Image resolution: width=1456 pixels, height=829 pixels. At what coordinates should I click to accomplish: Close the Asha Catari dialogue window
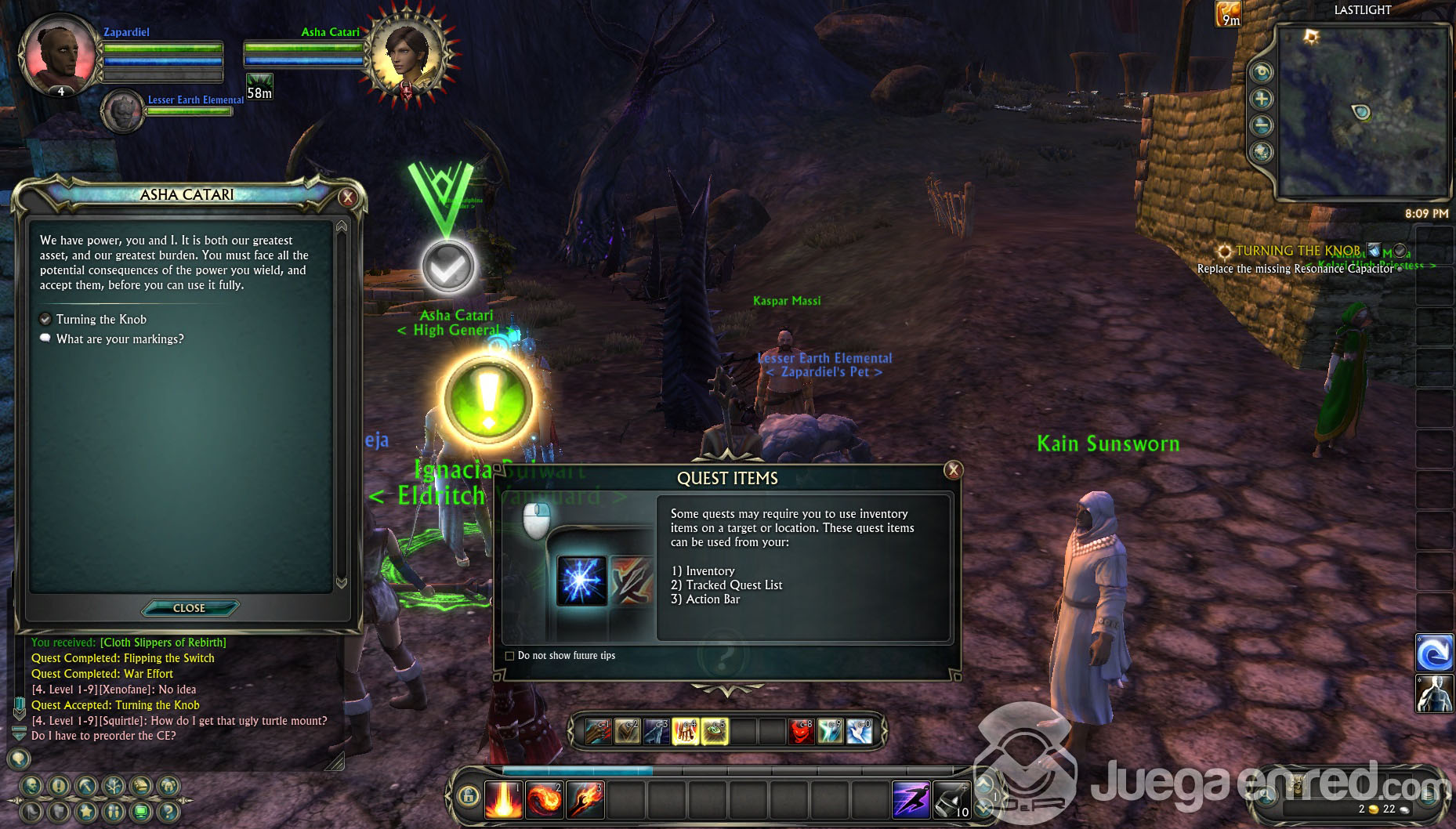pyautogui.click(x=348, y=197)
